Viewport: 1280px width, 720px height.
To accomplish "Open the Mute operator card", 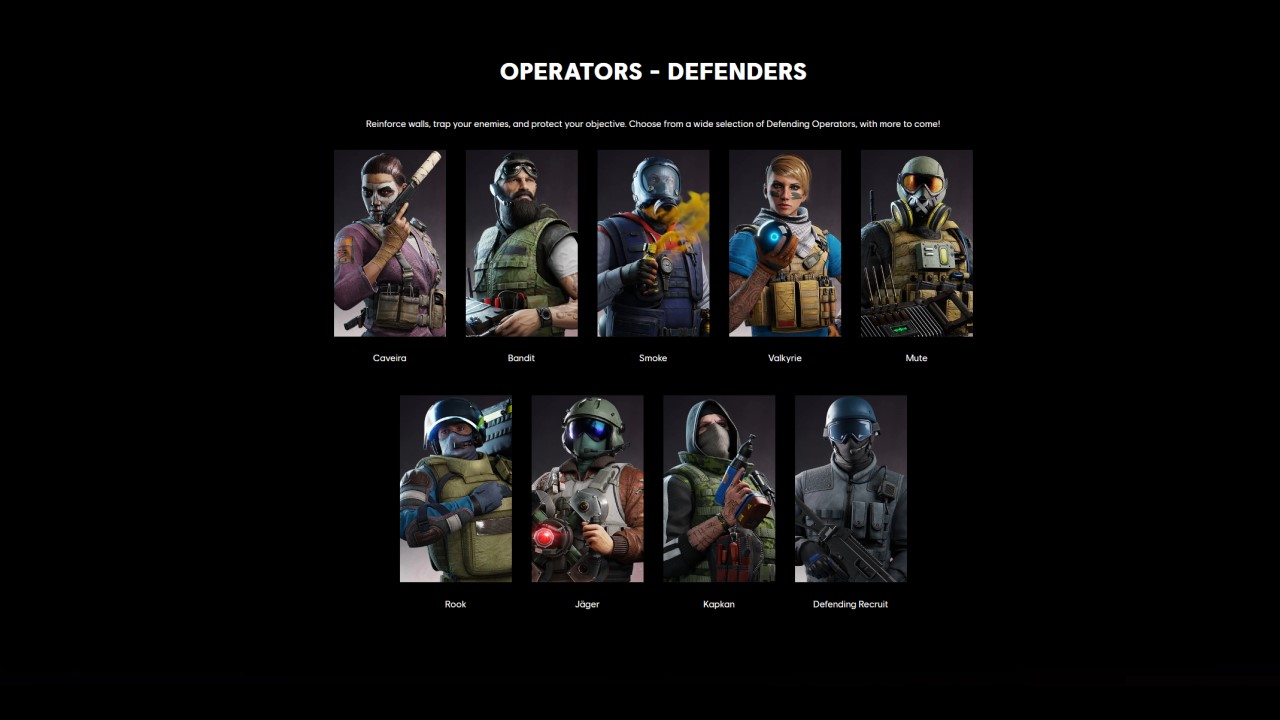I will (x=916, y=243).
